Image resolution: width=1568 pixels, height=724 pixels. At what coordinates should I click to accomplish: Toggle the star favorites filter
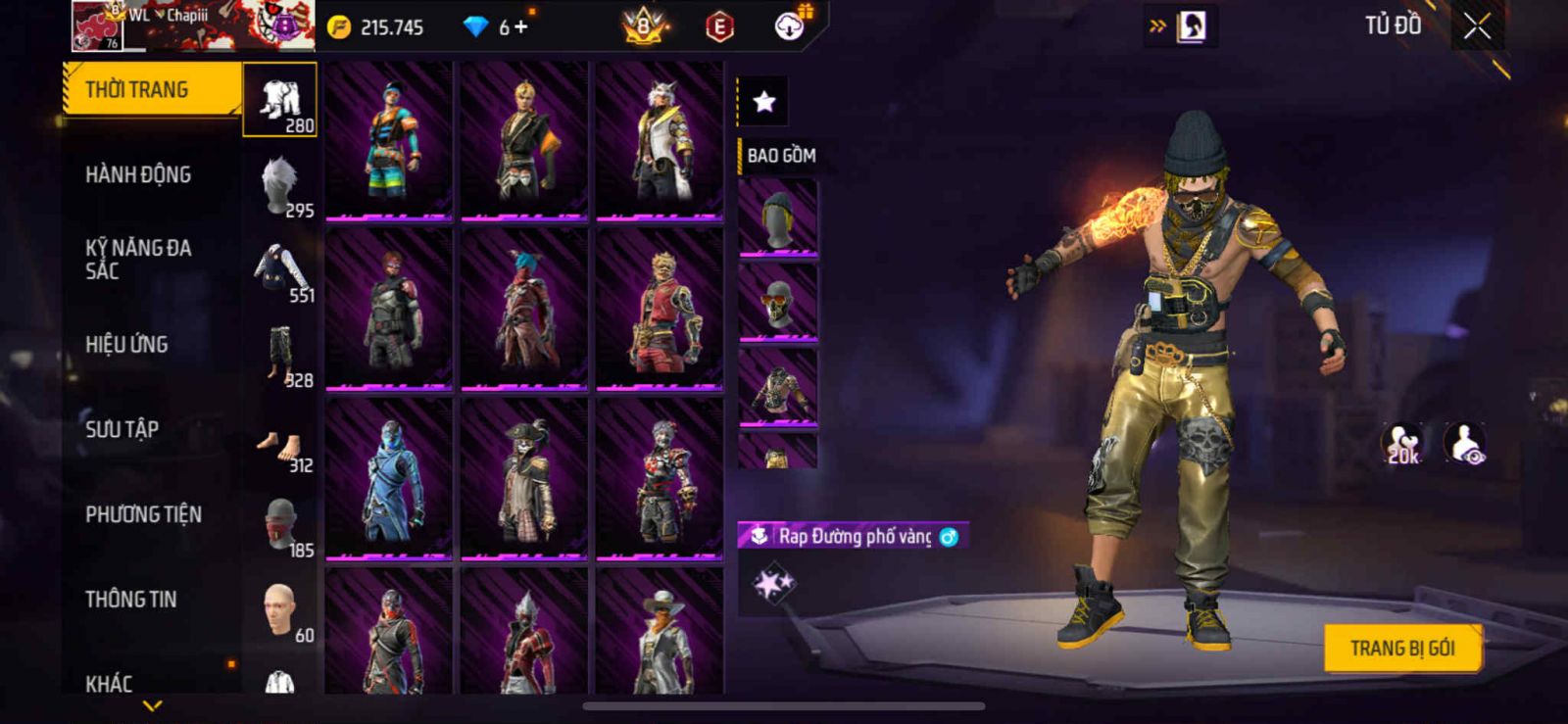(x=763, y=101)
